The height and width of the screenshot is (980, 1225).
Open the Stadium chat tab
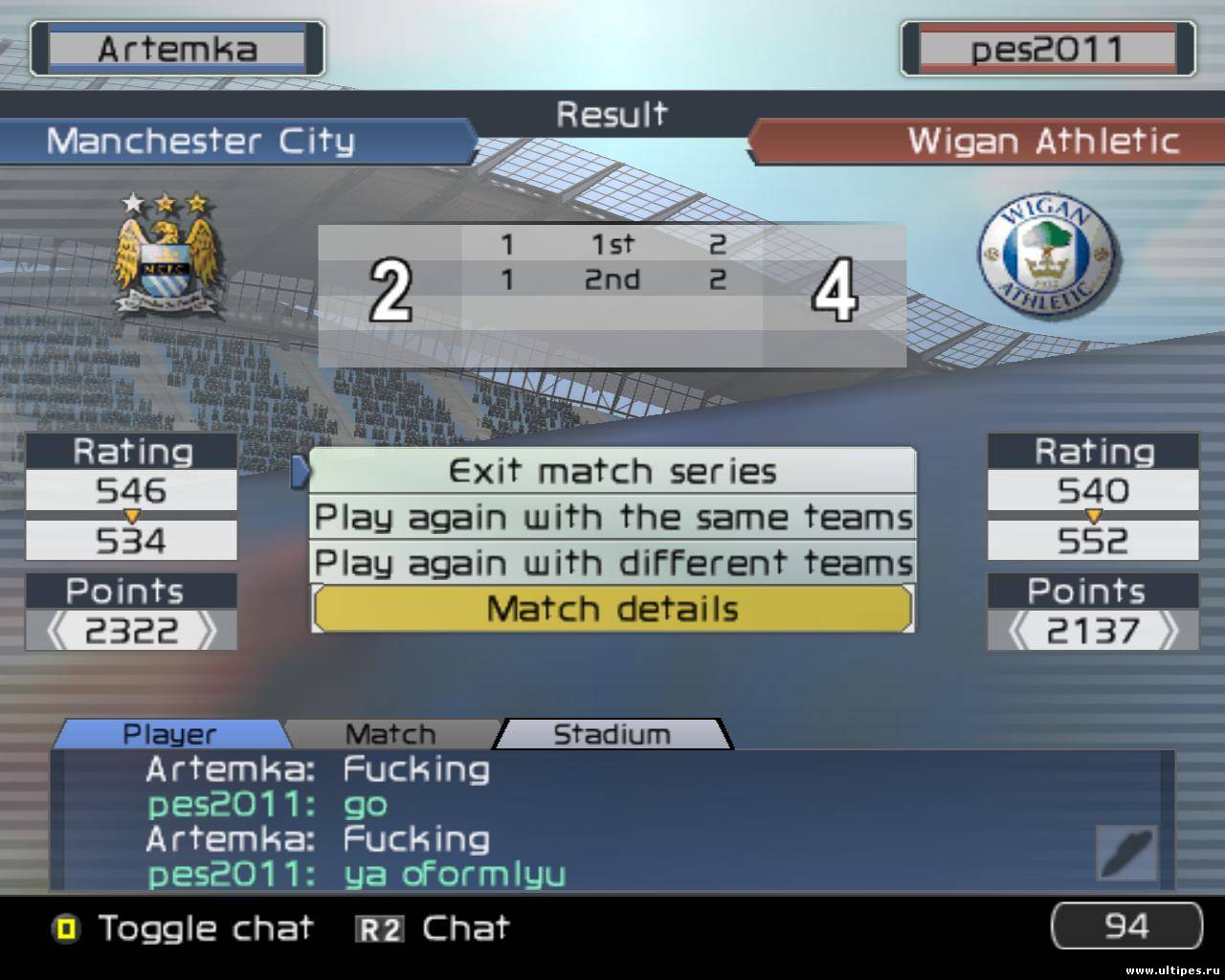click(x=612, y=734)
